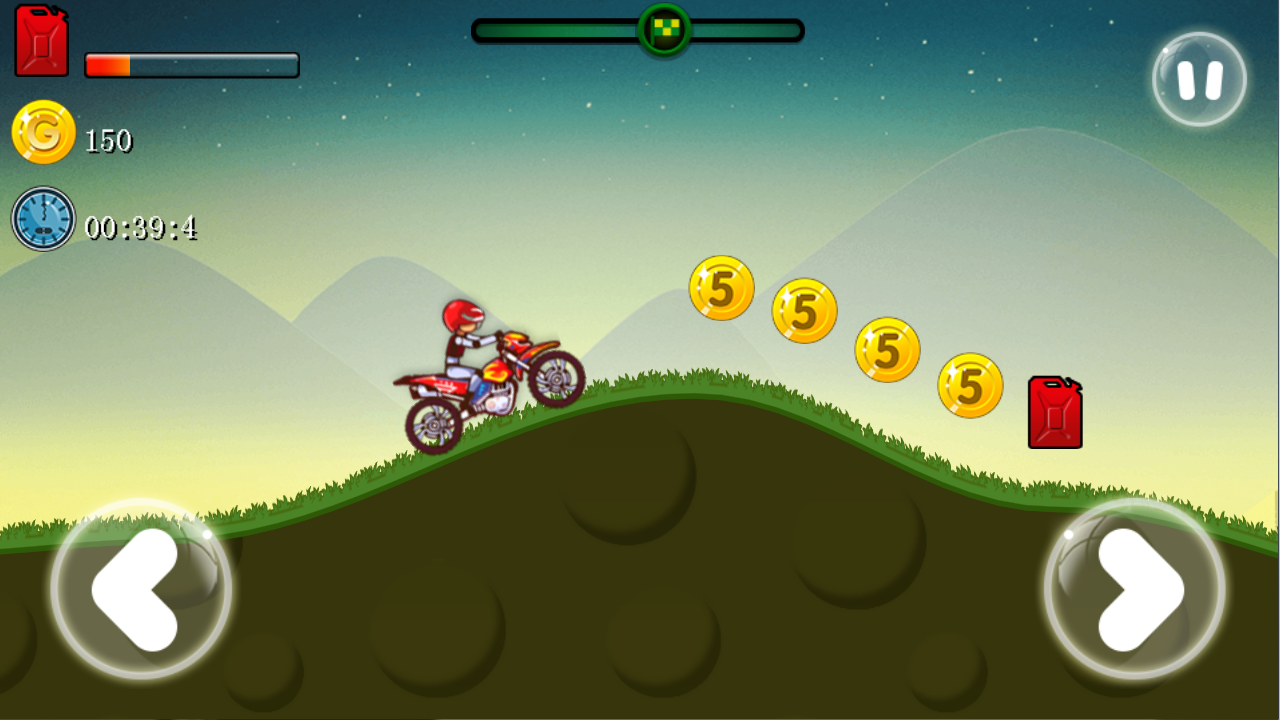The height and width of the screenshot is (720, 1280).
Task: Click the red fuel canister icon top-left
Action: point(42,42)
